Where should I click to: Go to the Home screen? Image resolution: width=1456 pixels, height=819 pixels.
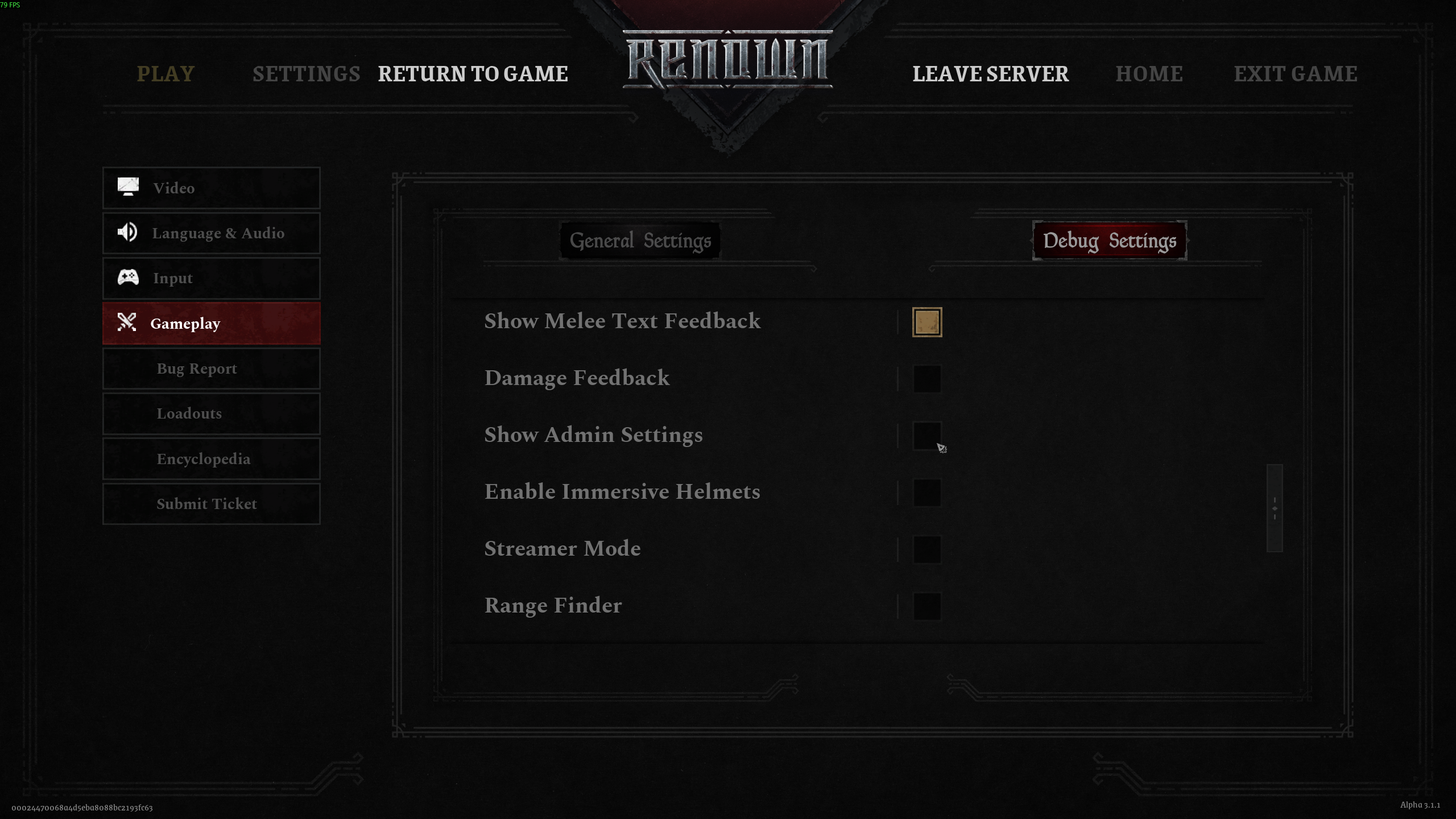(x=1149, y=74)
